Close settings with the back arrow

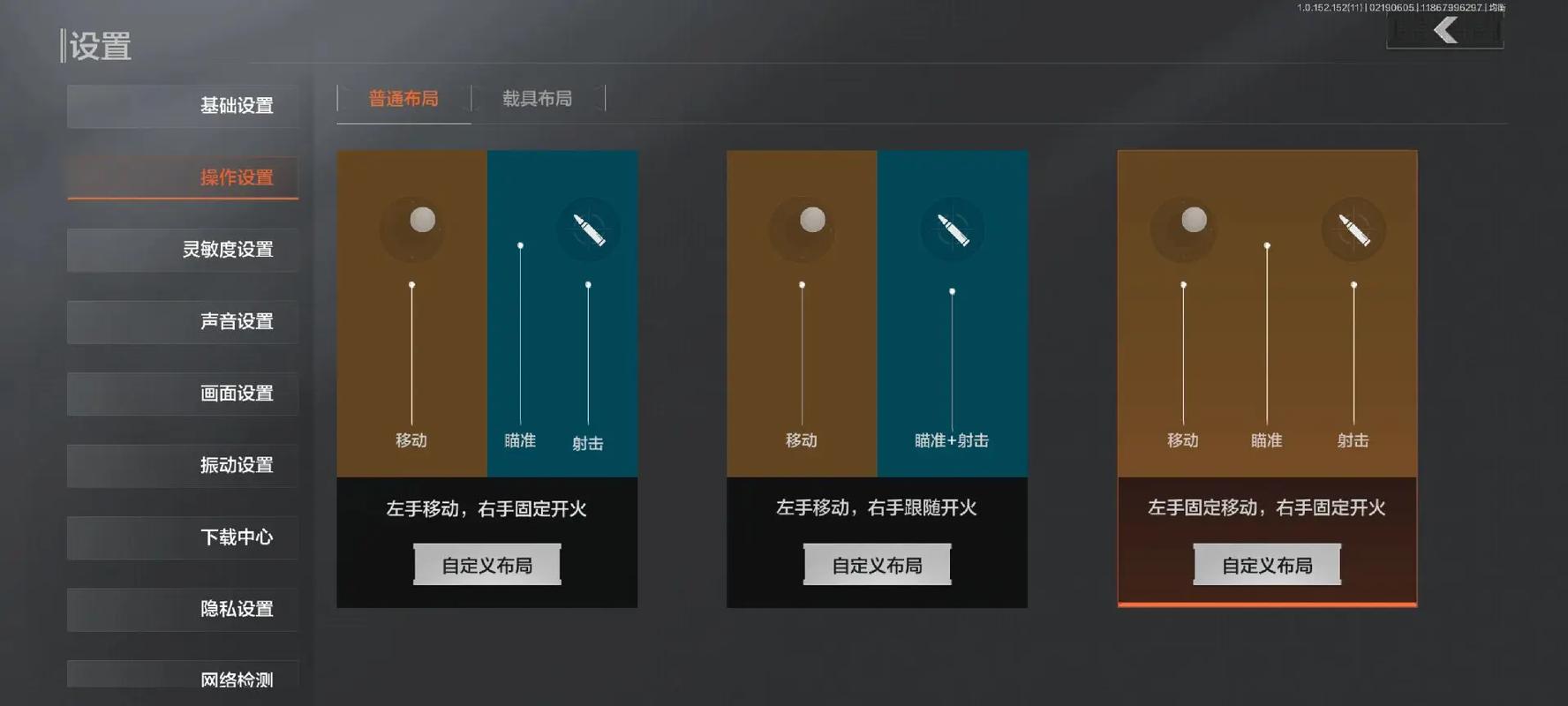pos(1445,31)
